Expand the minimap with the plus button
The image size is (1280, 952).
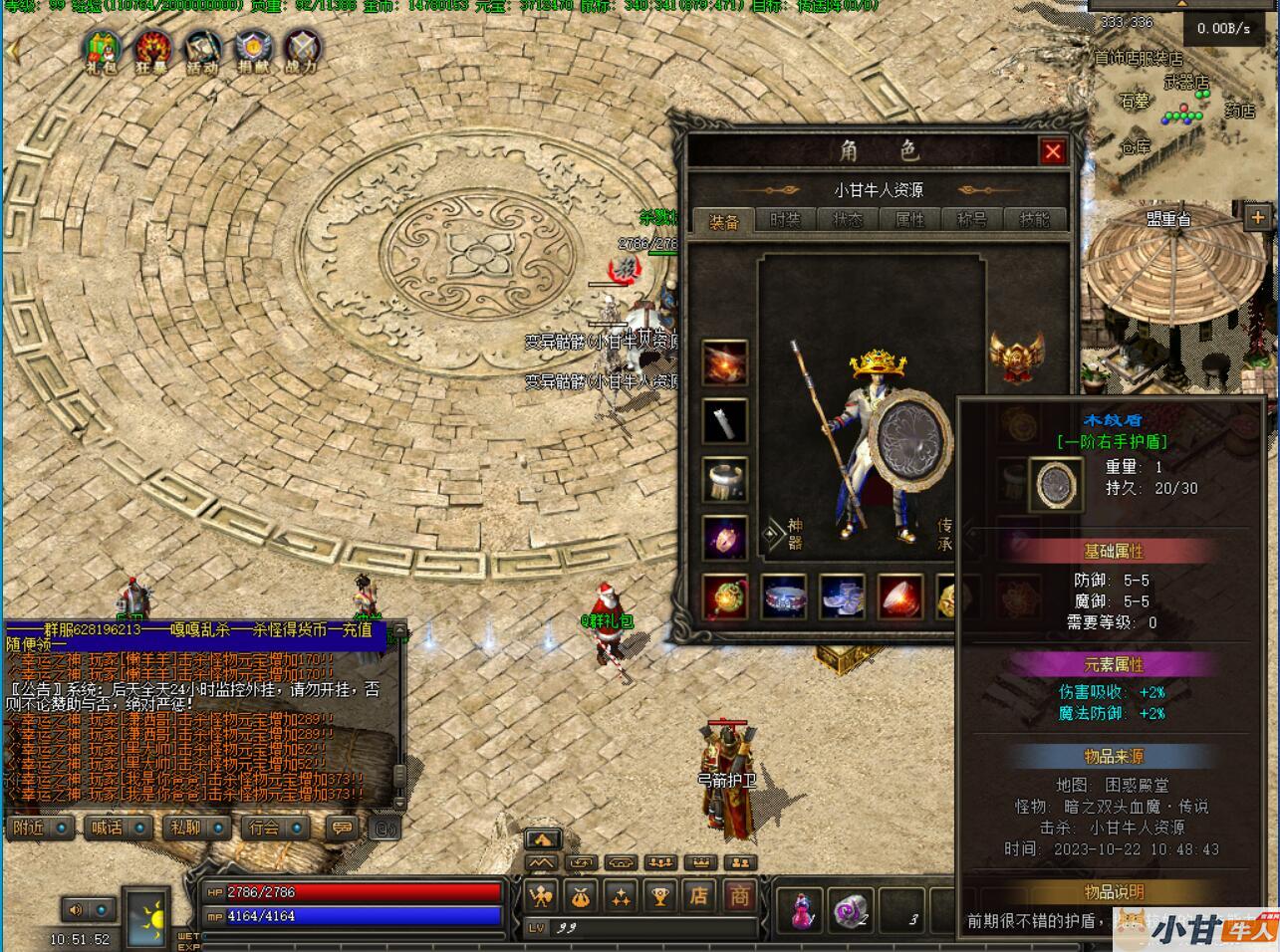(x=1257, y=217)
